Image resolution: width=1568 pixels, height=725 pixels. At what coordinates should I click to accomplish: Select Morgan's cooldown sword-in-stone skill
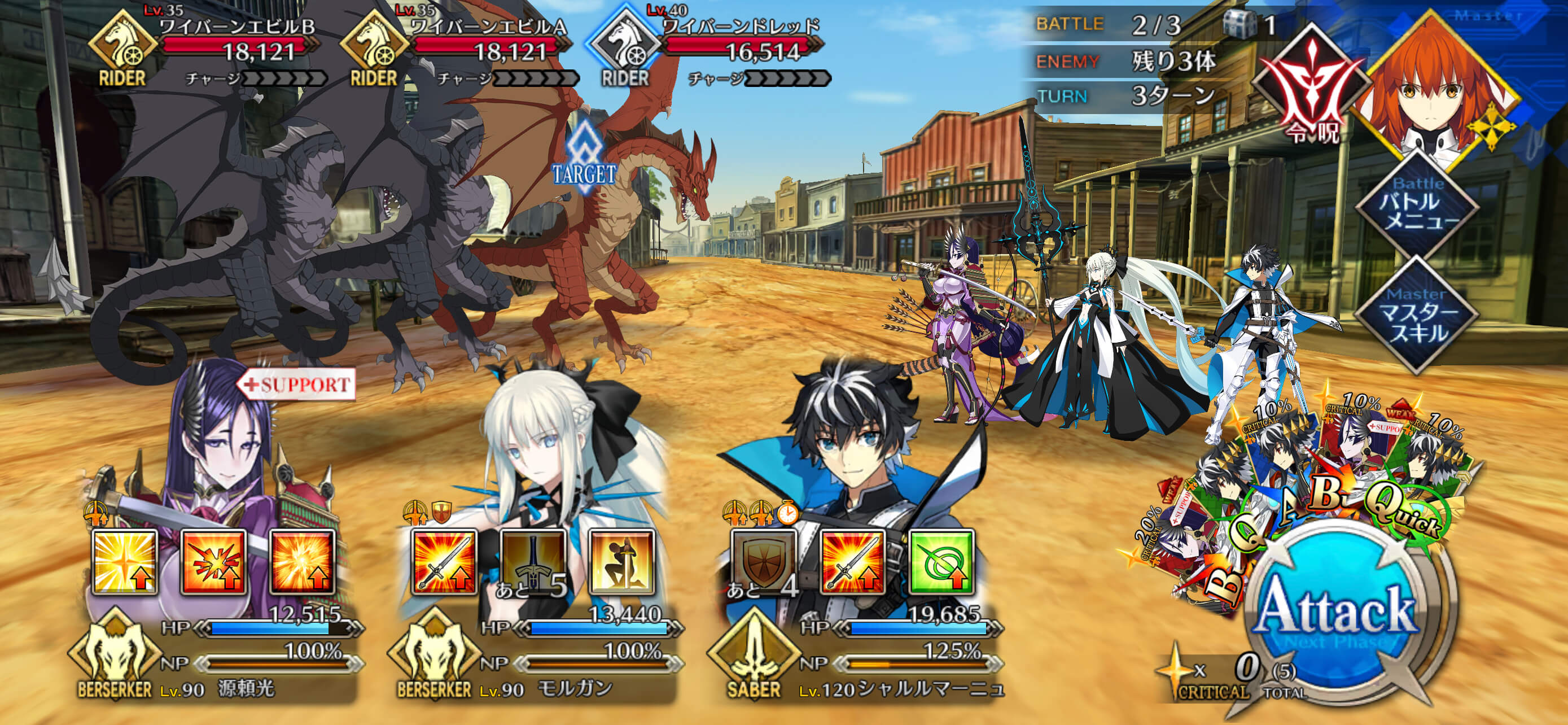pos(533,562)
